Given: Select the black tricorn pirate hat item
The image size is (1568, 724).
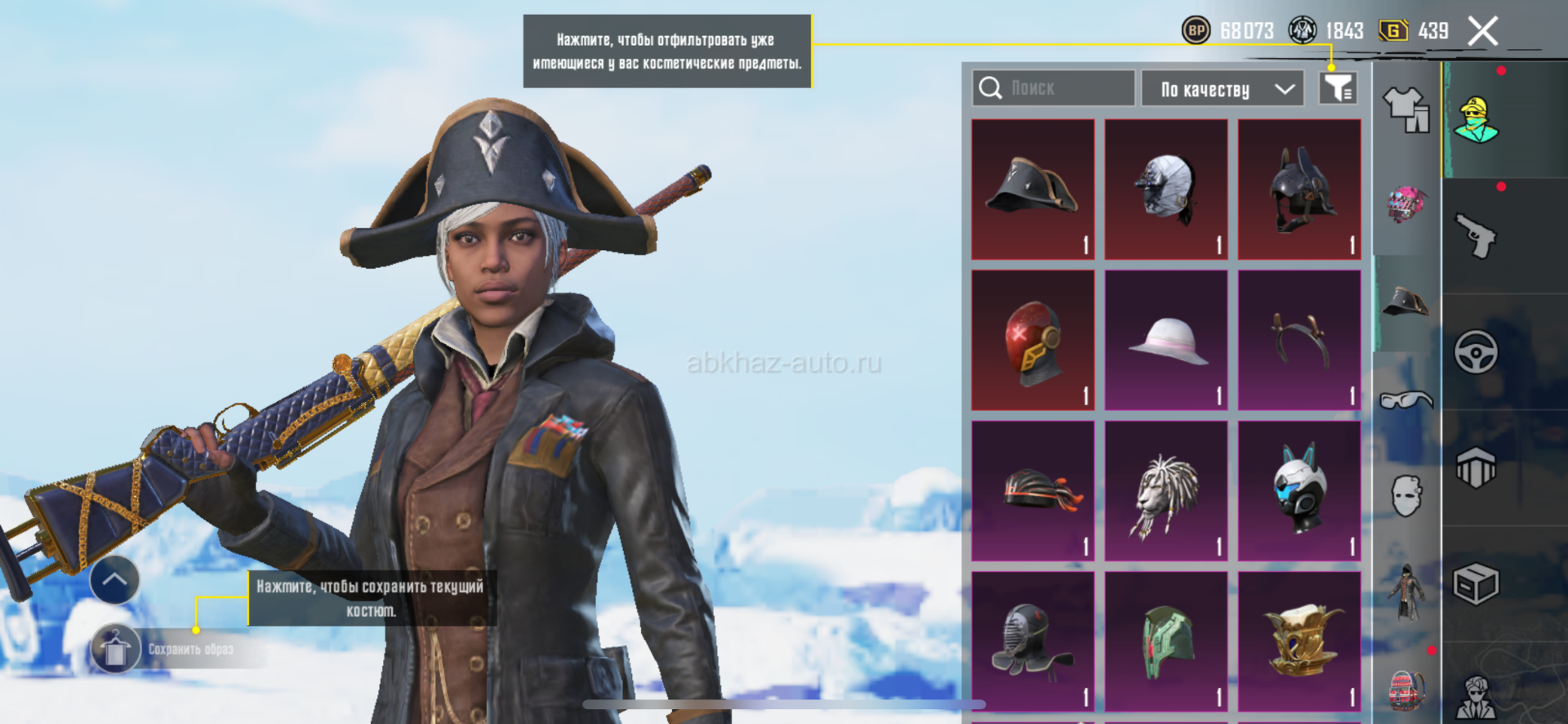Looking at the screenshot, I should pyautogui.click(x=1033, y=190).
